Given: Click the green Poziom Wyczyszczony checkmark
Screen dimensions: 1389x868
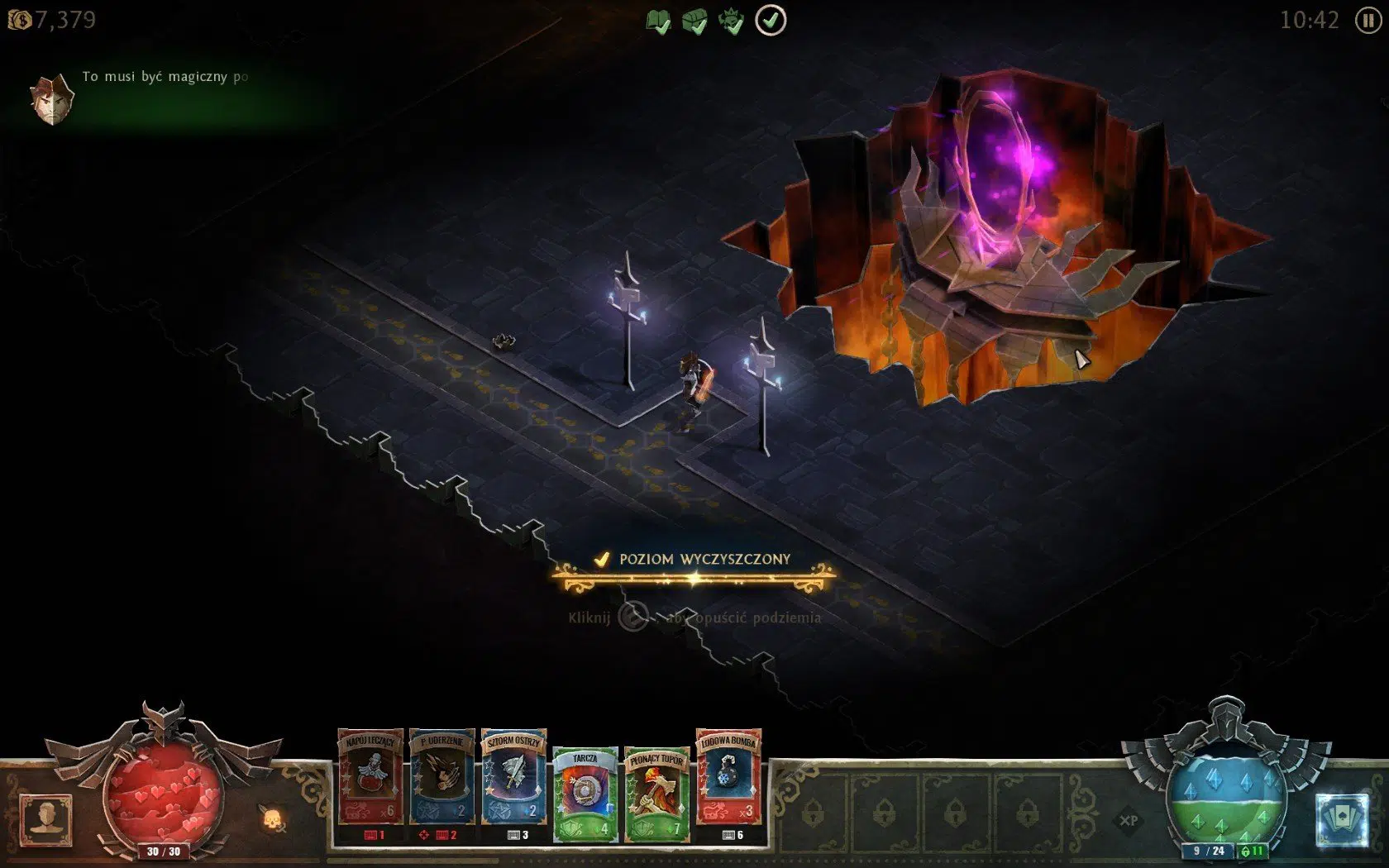Looking at the screenshot, I should [603, 559].
